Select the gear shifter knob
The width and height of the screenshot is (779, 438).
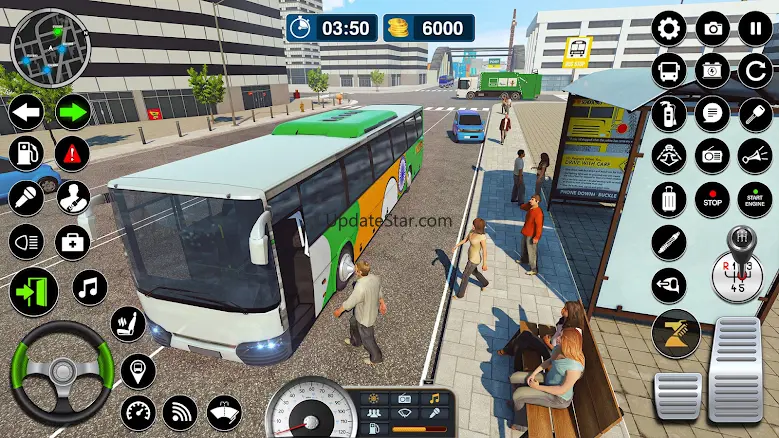(x=742, y=242)
